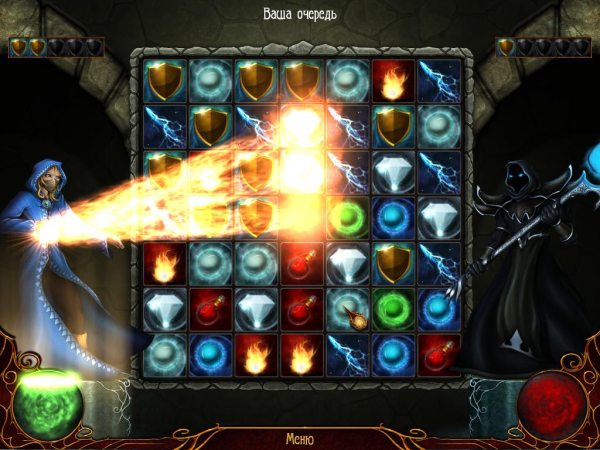Pick the diamond tile between two lightning tiles

point(393,170)
